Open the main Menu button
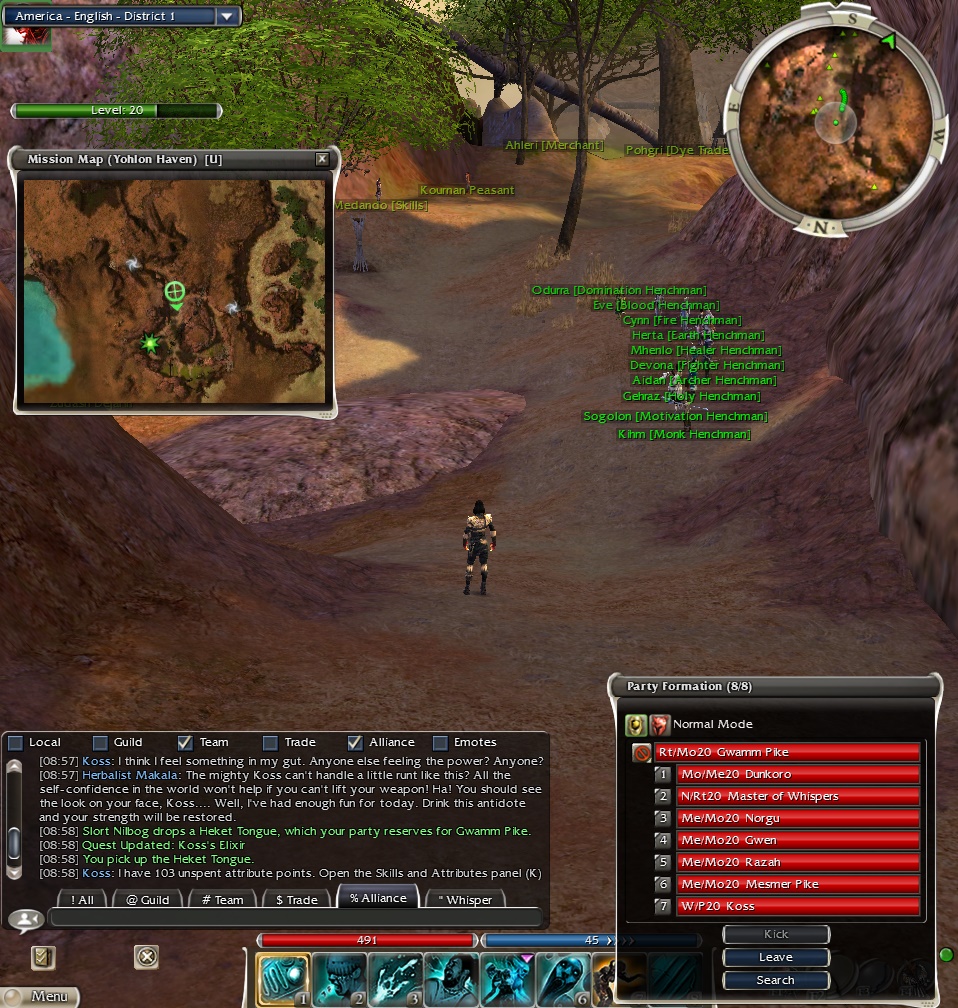Image resolution: width=958 pixels, height=1008 pixels. (x=40, y=996)
